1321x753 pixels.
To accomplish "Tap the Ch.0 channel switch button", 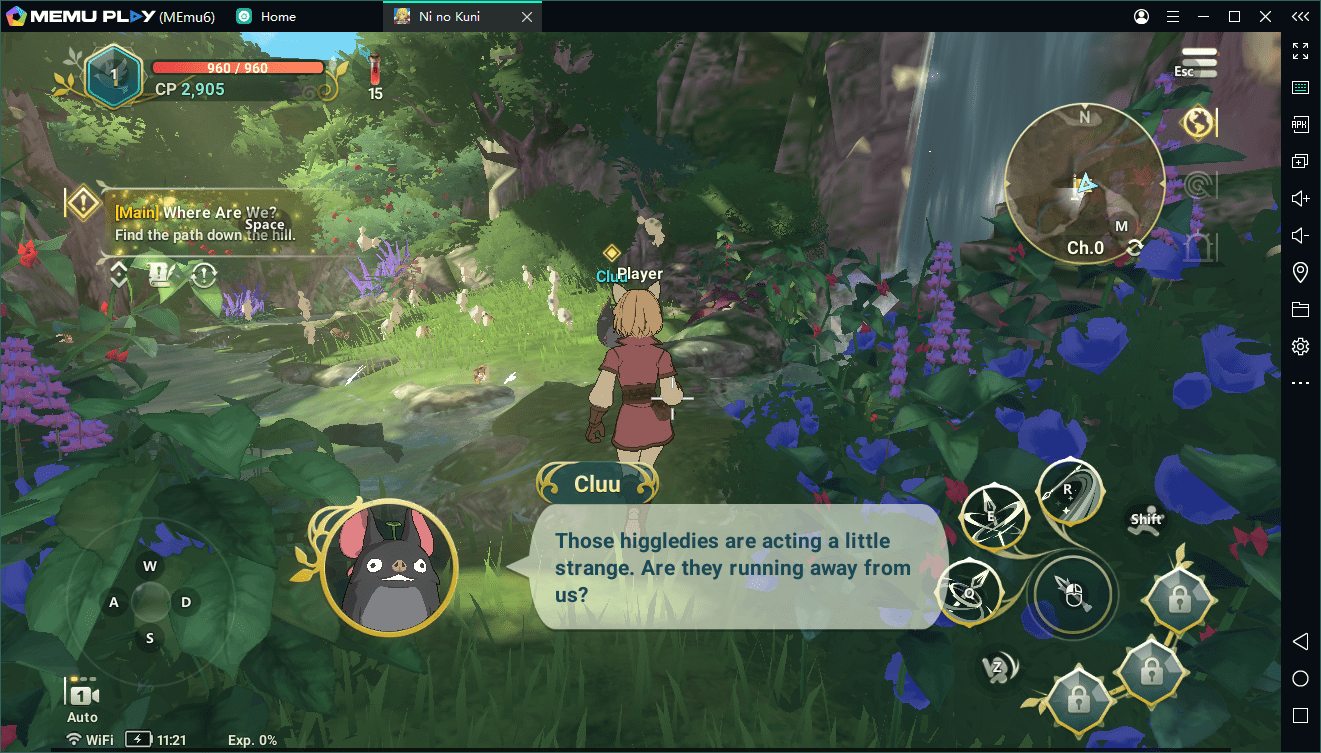I will tap(1086, 248).
